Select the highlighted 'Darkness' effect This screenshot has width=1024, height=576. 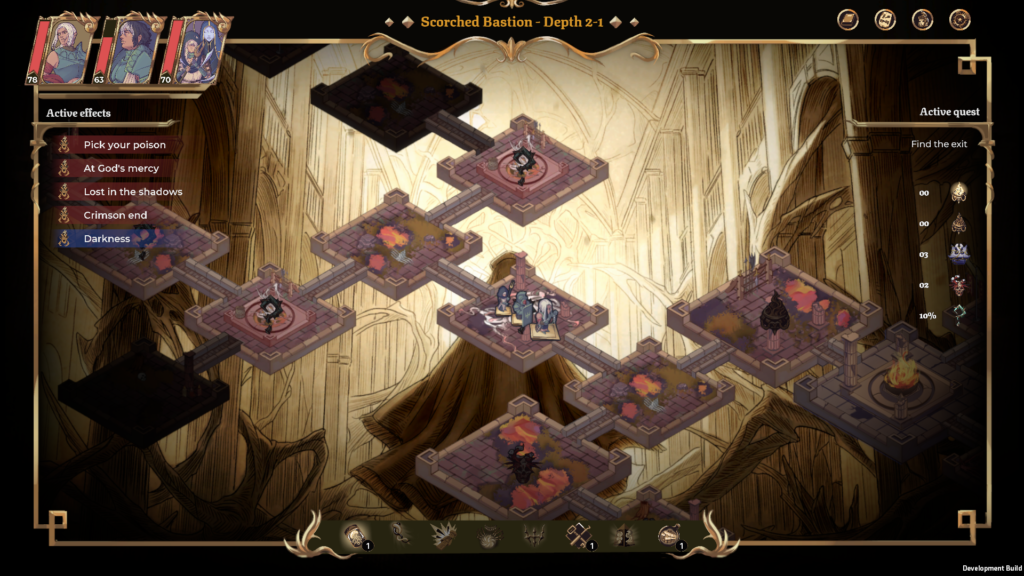pyautogui.click(x=106, y=239)
